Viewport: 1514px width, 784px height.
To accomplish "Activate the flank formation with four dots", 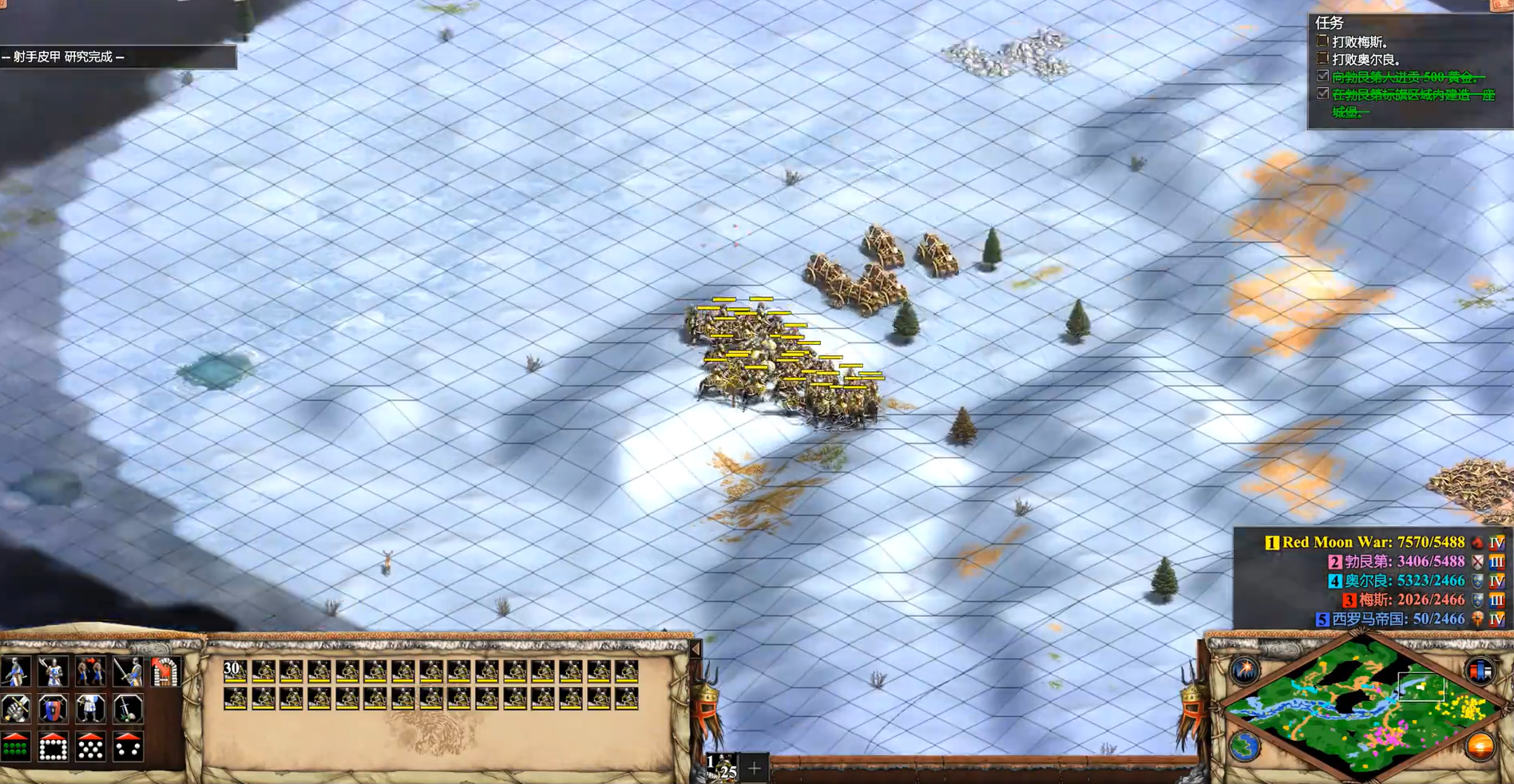I will [128, 748].
